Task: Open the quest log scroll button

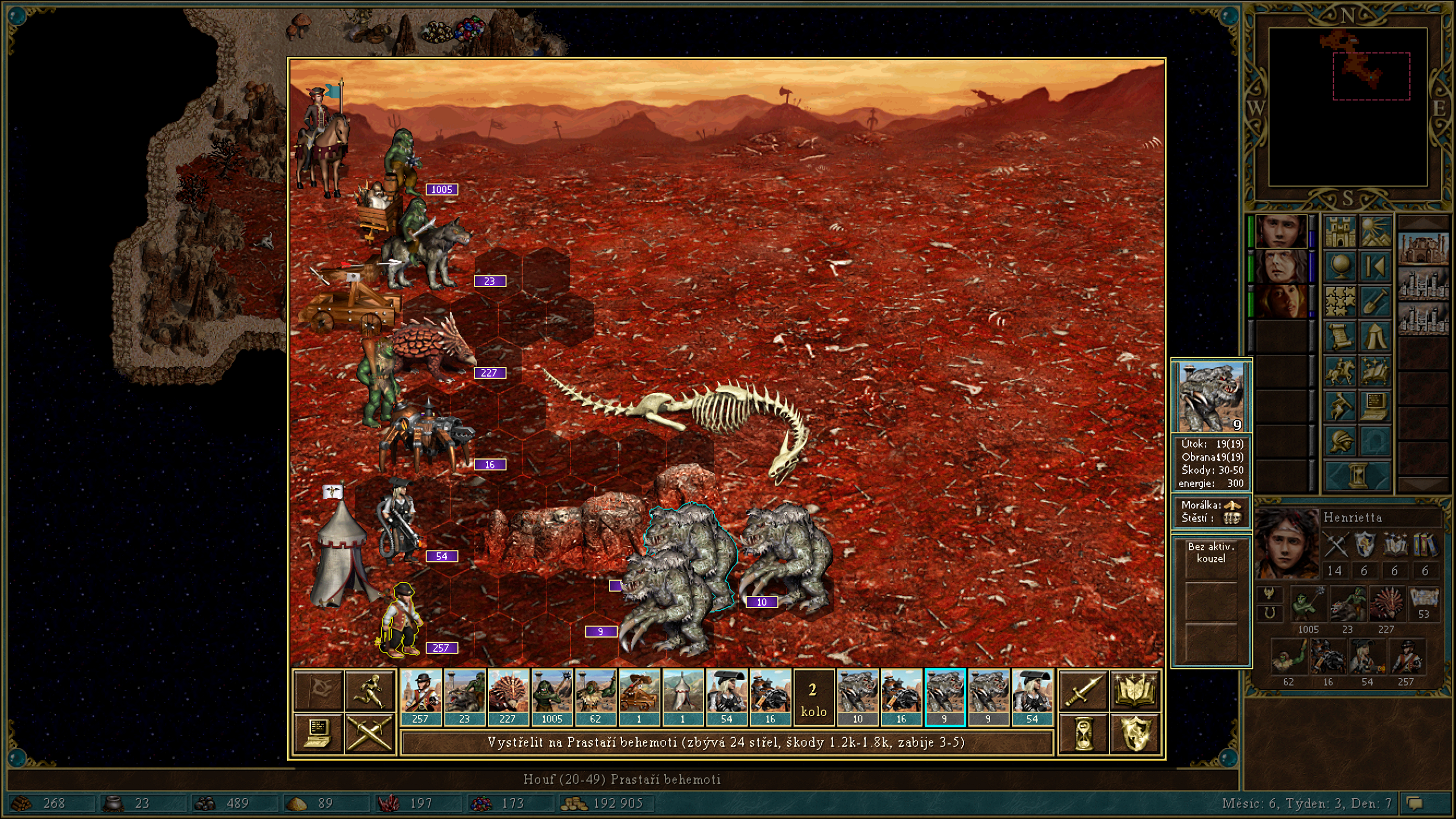Action: point(1341,337)
